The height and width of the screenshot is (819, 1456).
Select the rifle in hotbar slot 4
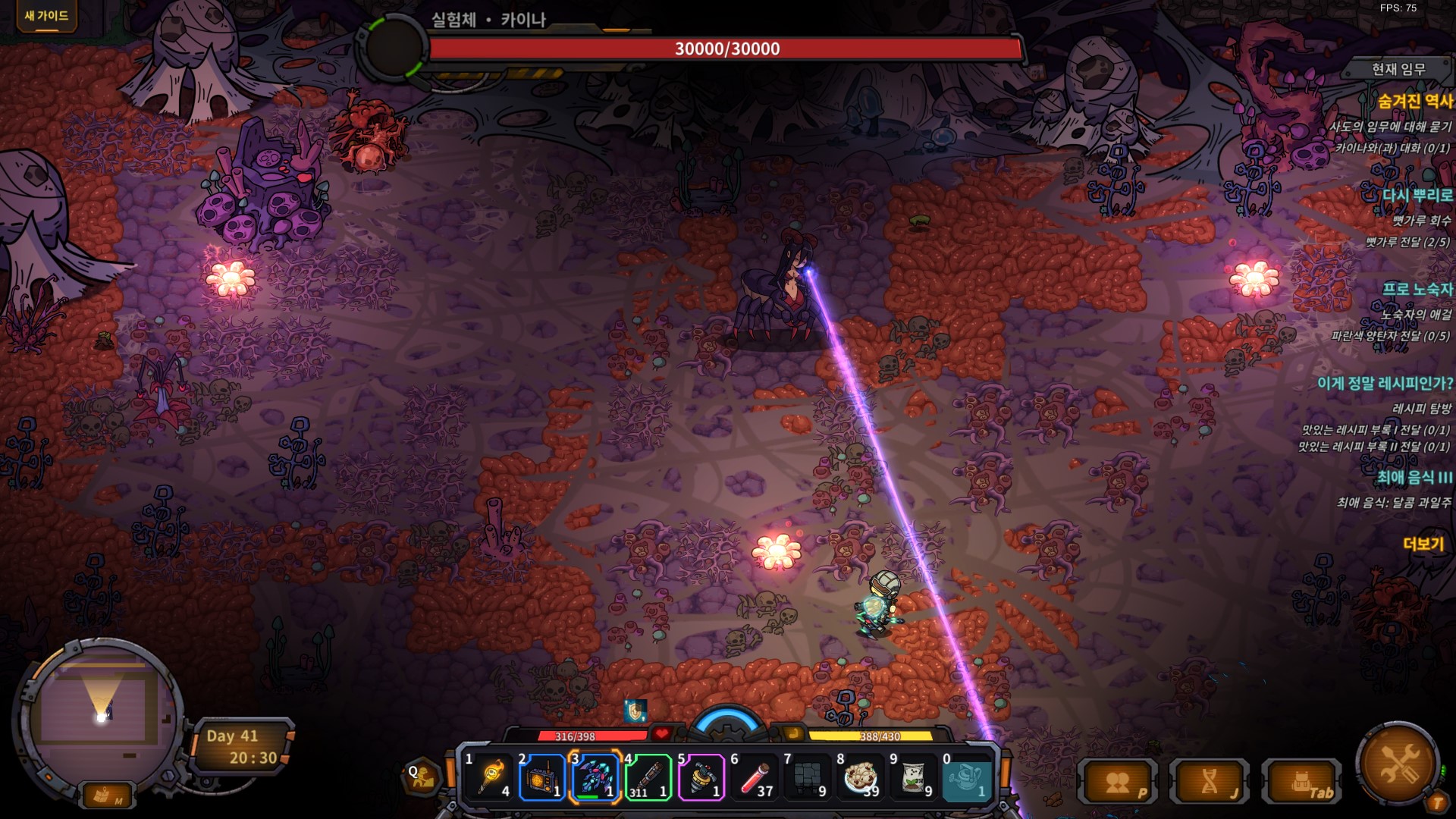pos(648,777)
